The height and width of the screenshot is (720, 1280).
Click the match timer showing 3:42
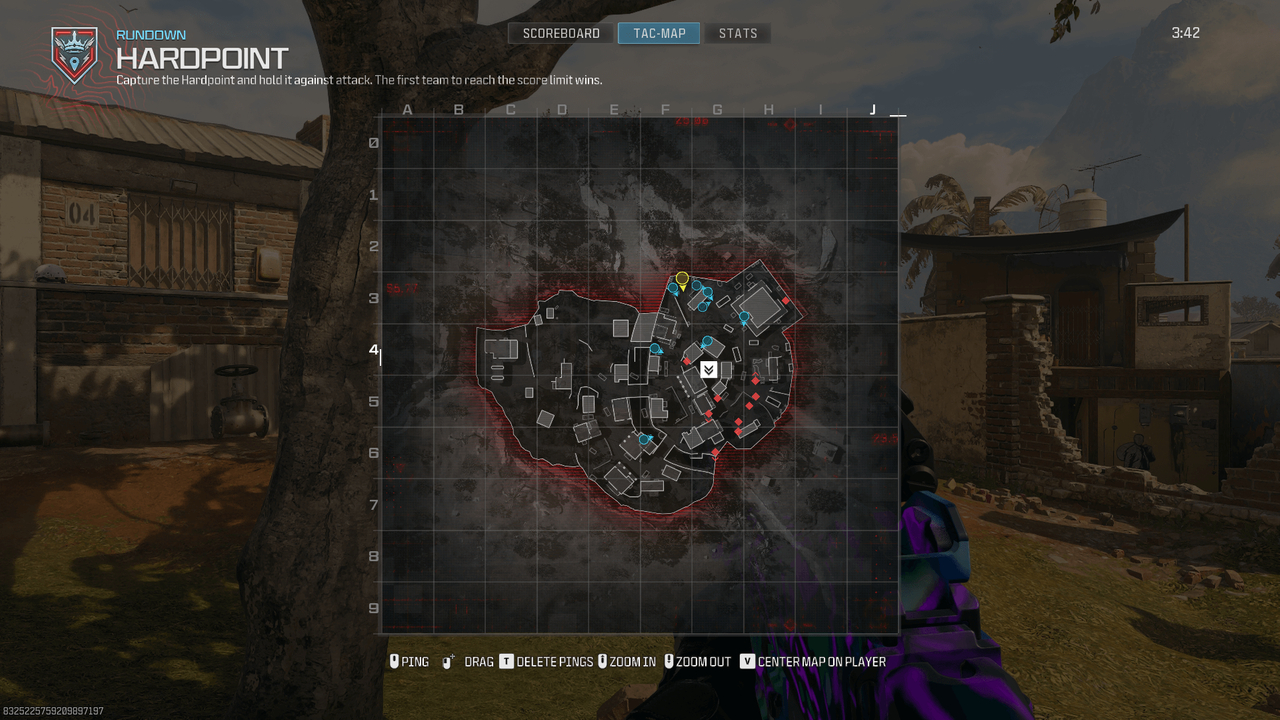1186,32
